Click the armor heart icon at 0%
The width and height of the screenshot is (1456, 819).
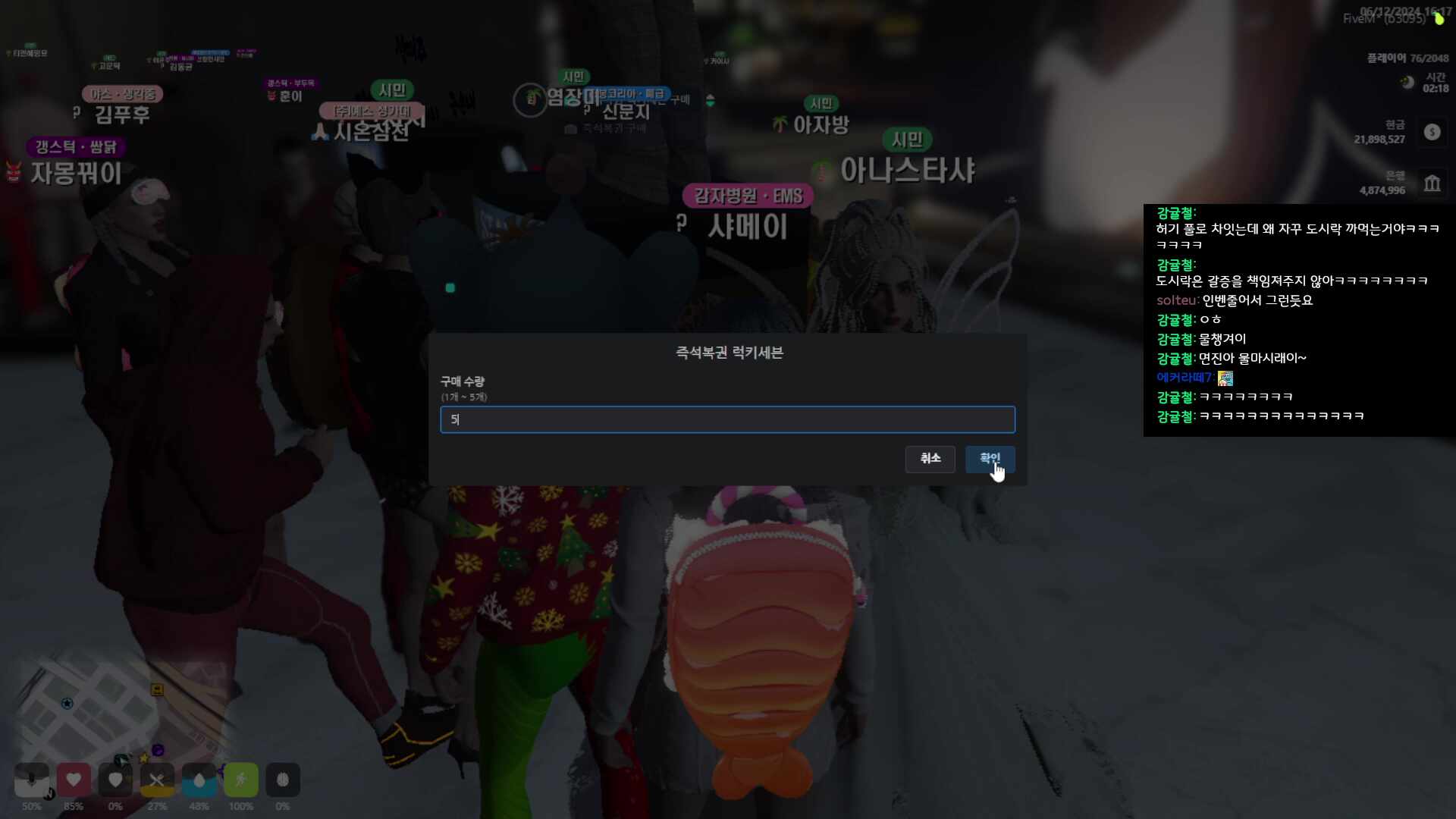(x=115, y=780)
